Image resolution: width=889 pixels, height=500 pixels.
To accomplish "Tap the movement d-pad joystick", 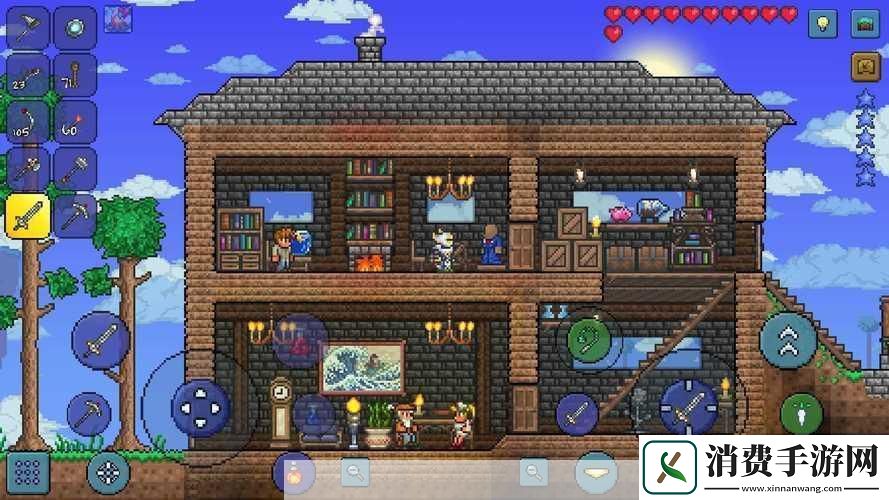I will tap(201, 407).
